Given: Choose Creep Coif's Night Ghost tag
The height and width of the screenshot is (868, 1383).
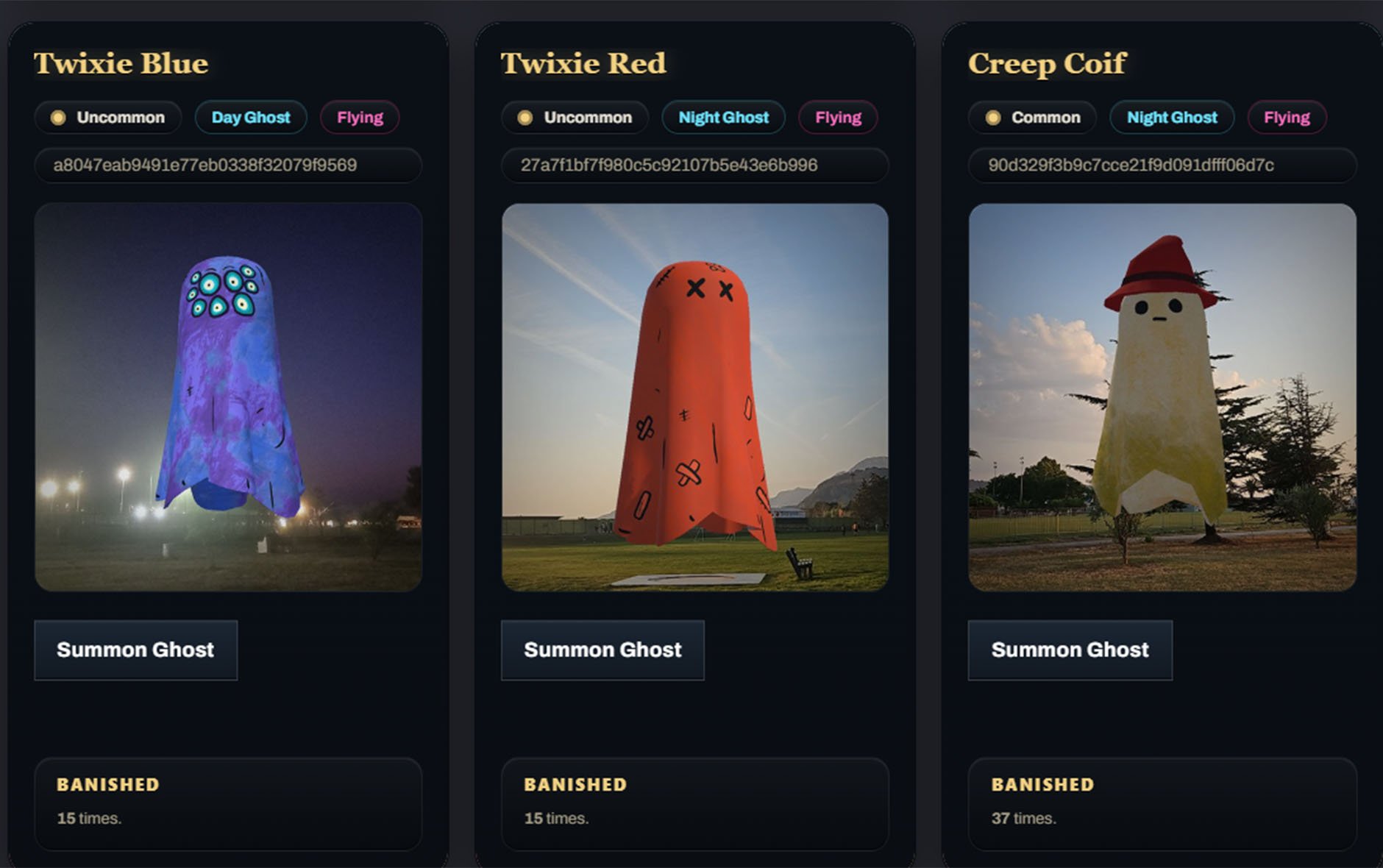Looking at the screenshot, I should point(1172,118).
